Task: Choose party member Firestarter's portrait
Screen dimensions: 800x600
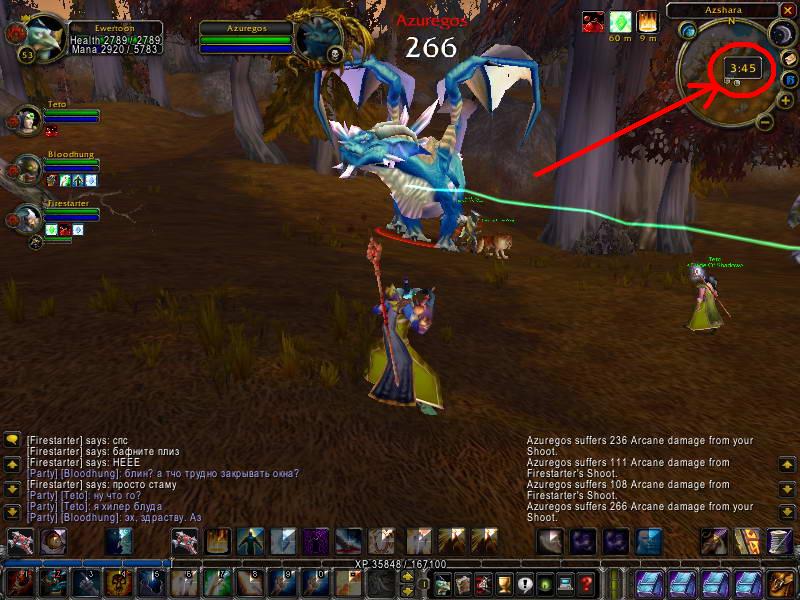Action: coord(25,219)
